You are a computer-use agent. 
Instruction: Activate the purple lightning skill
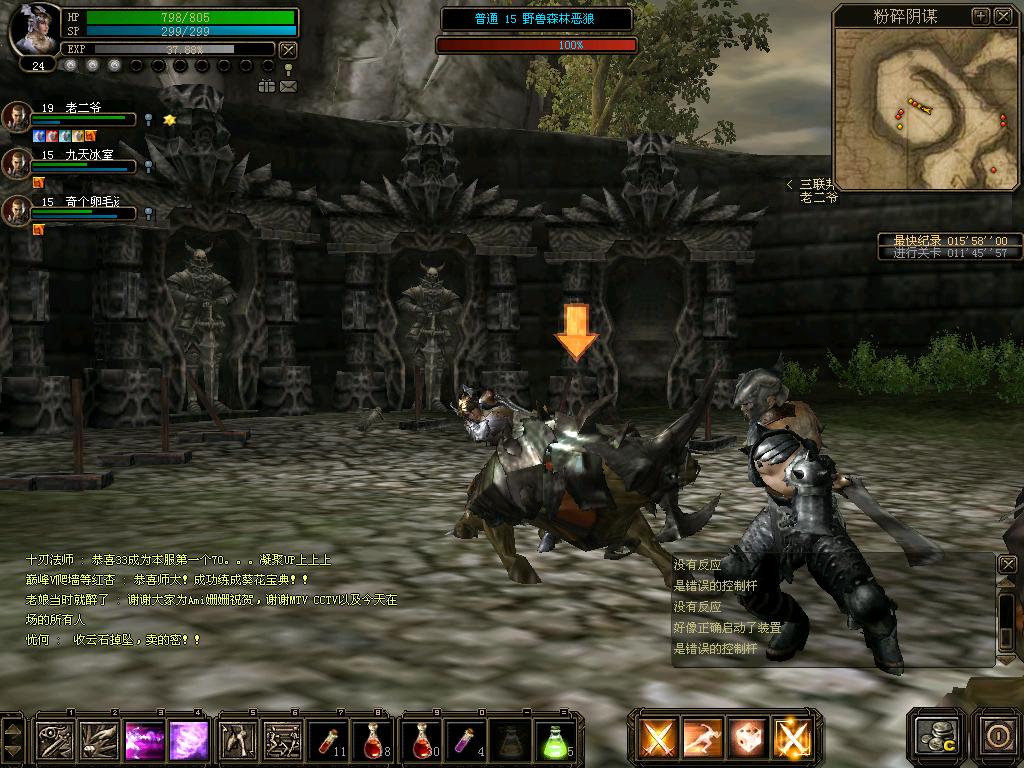click(x=144, y=741)
